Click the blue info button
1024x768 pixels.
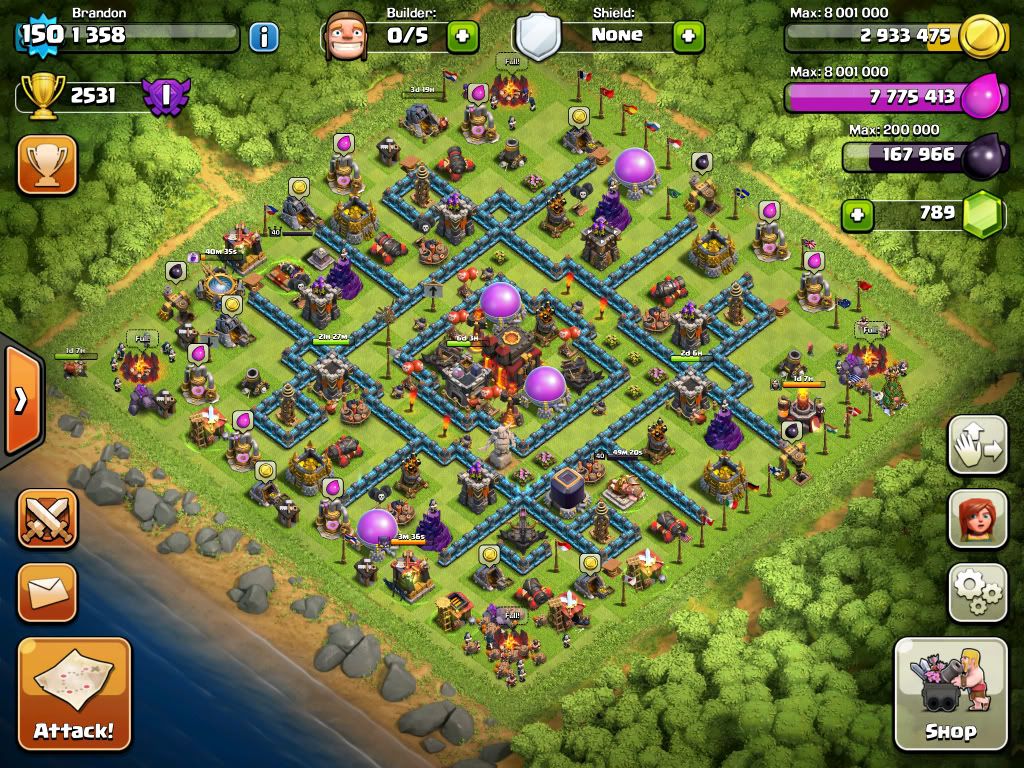coord(263,37)
